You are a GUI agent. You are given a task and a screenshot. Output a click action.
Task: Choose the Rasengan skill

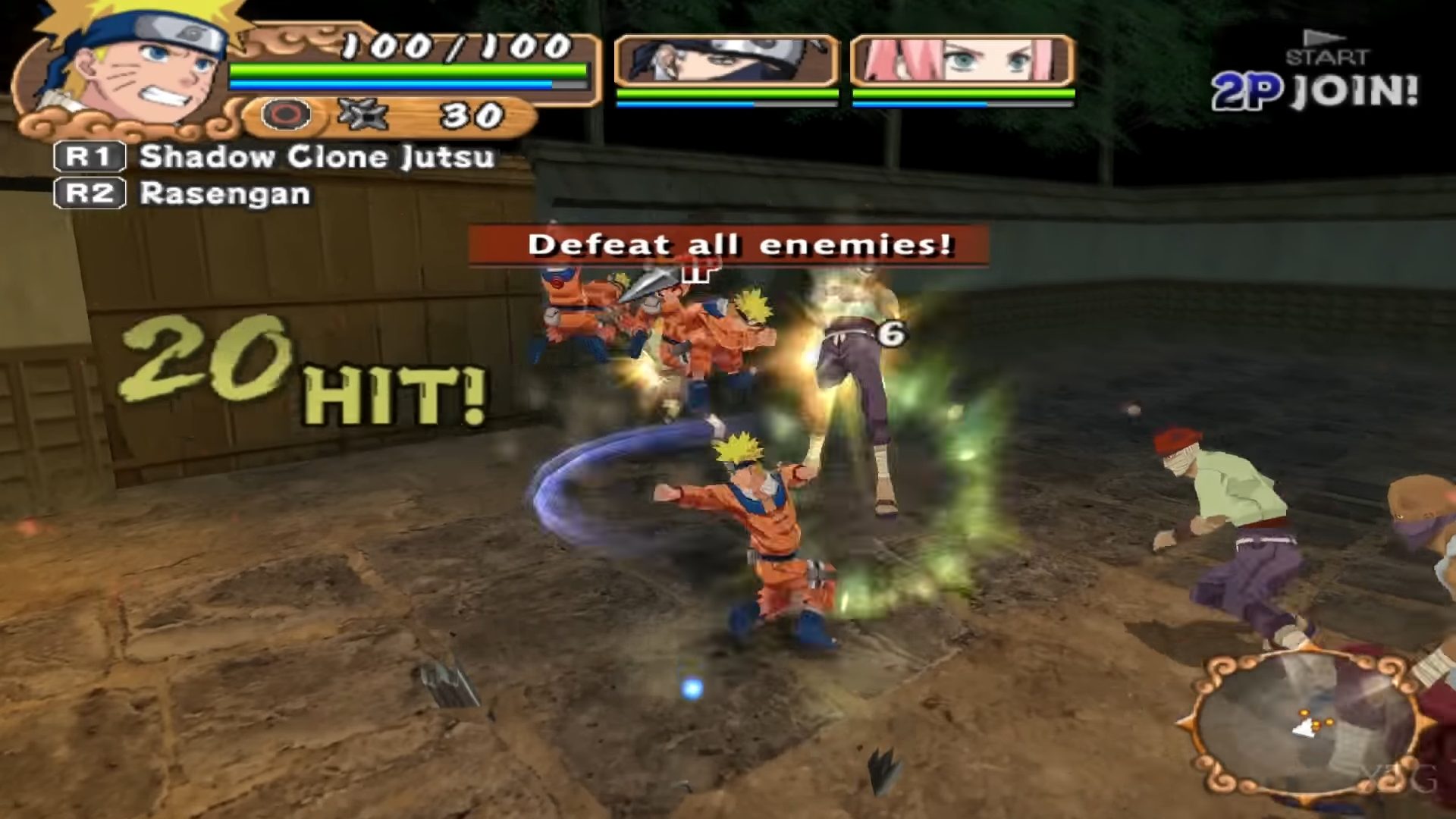point(224,194)
